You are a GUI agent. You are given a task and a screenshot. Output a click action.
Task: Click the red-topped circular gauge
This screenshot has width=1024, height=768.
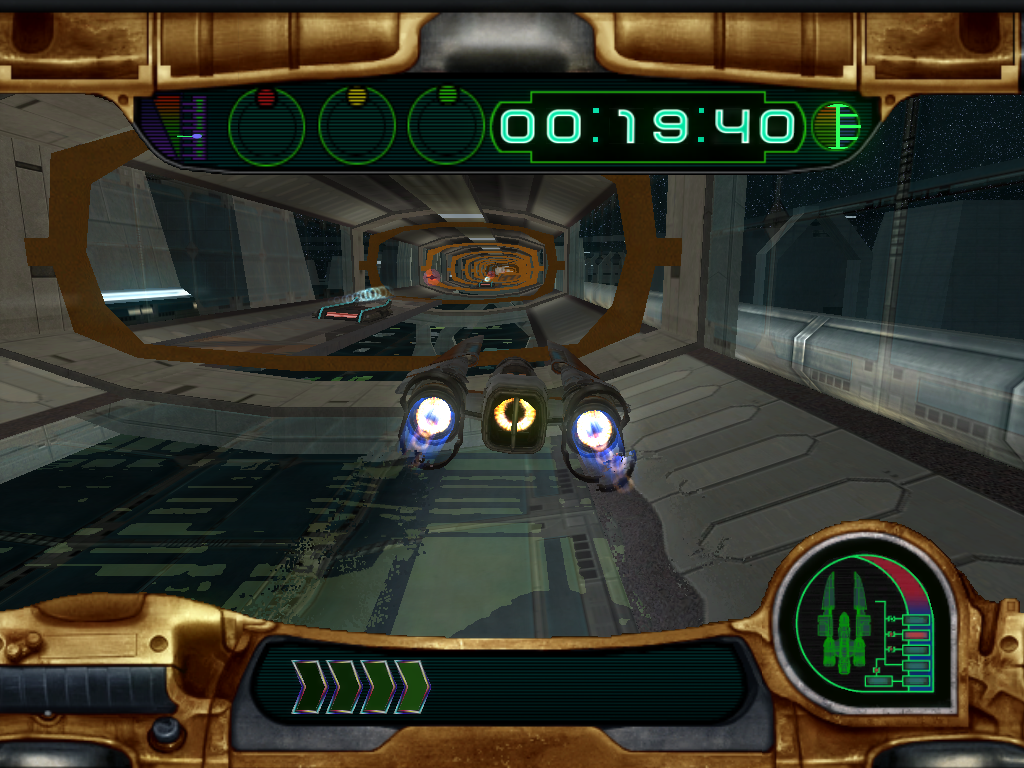(266, 126)
